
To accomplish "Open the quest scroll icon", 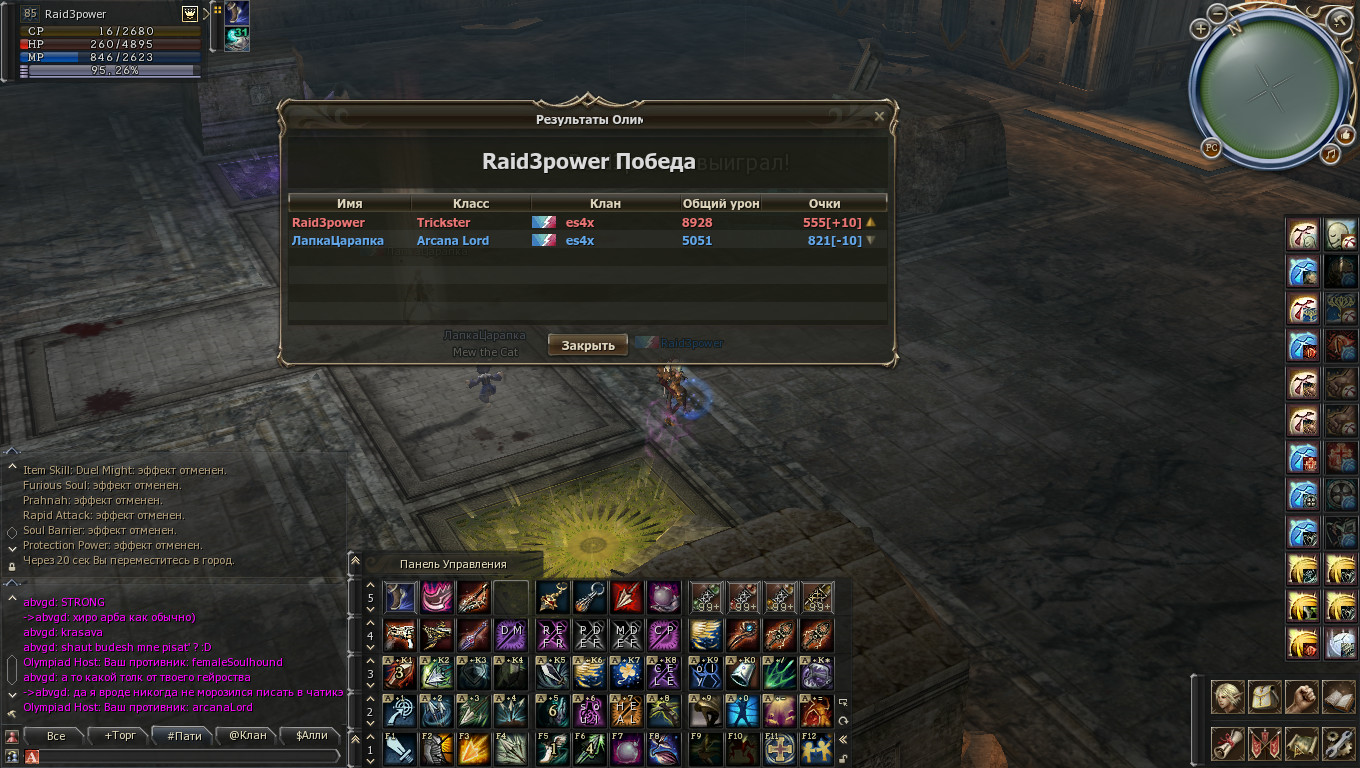I will pyautogui.click(x=1227, y=743).
